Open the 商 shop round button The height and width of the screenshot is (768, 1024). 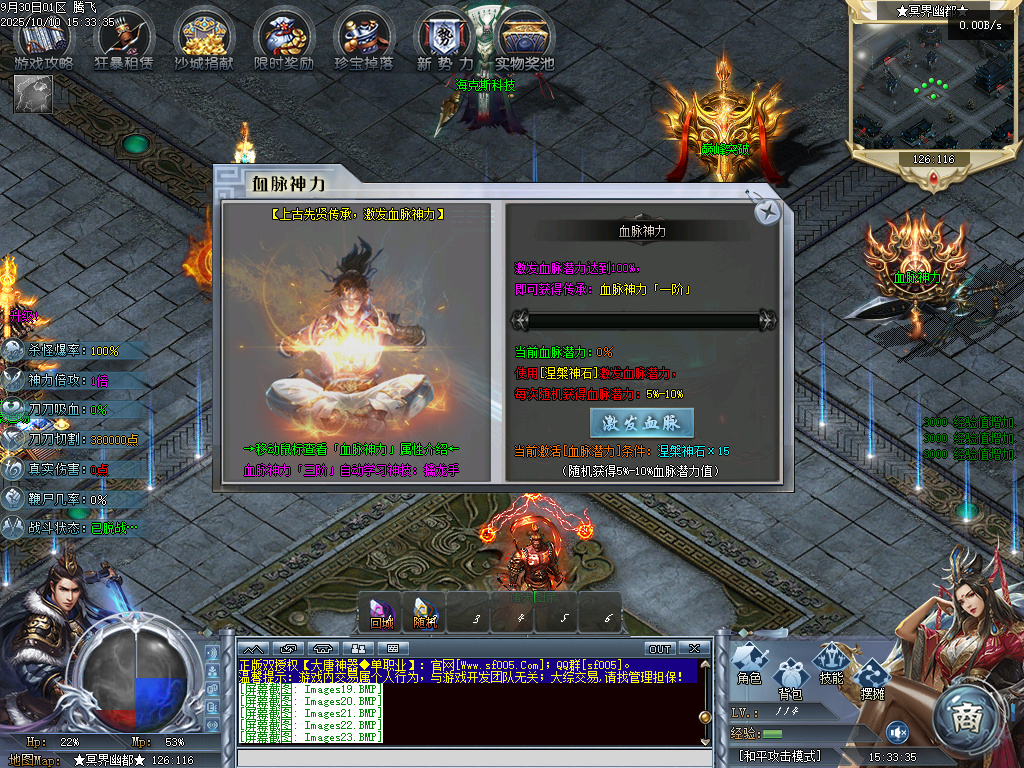click(x=966, y=717)
